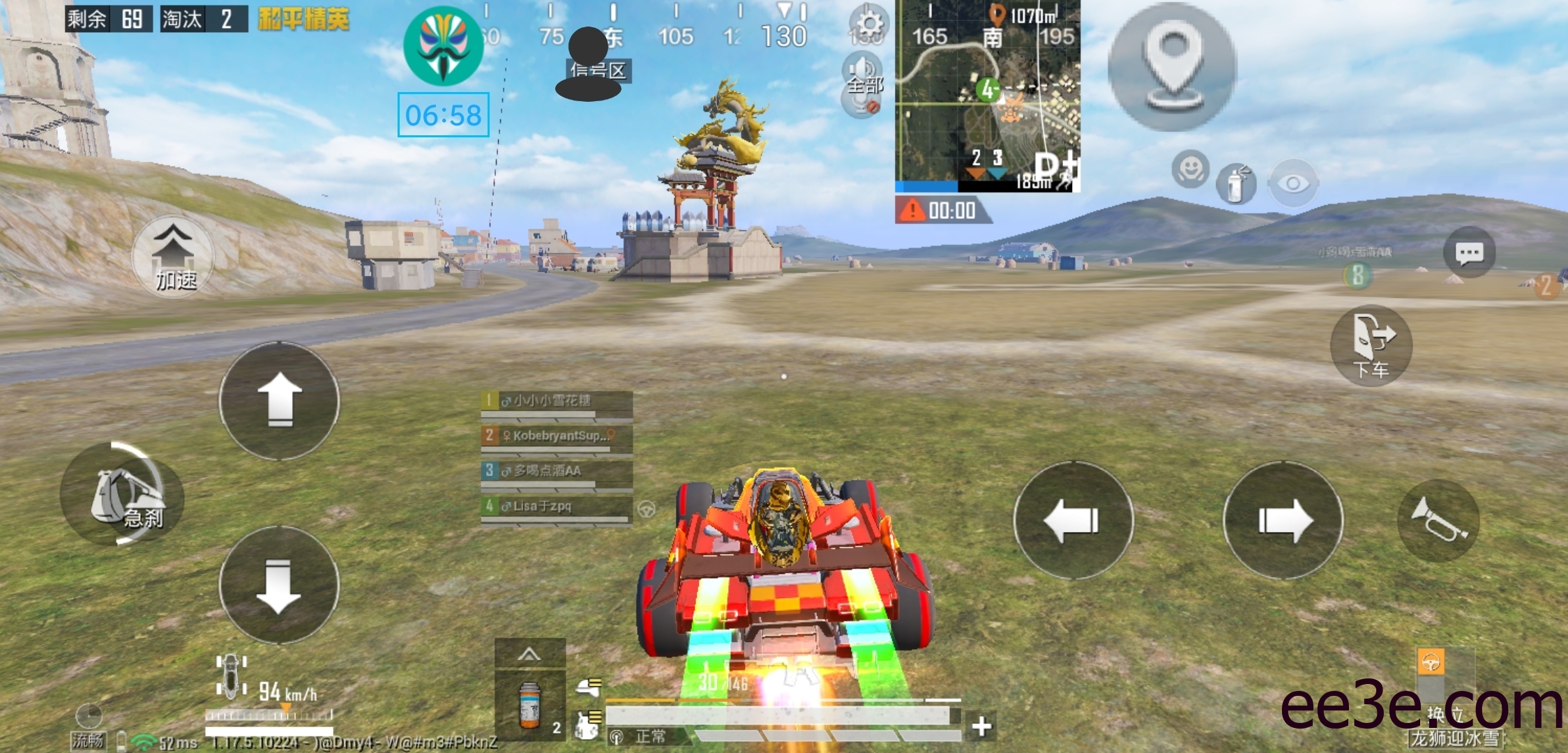Image resolution: width=1568 pixels, height=753 pixels.
Task: Hit the 急刹 handbrake button
Action: tap(124, 495)
